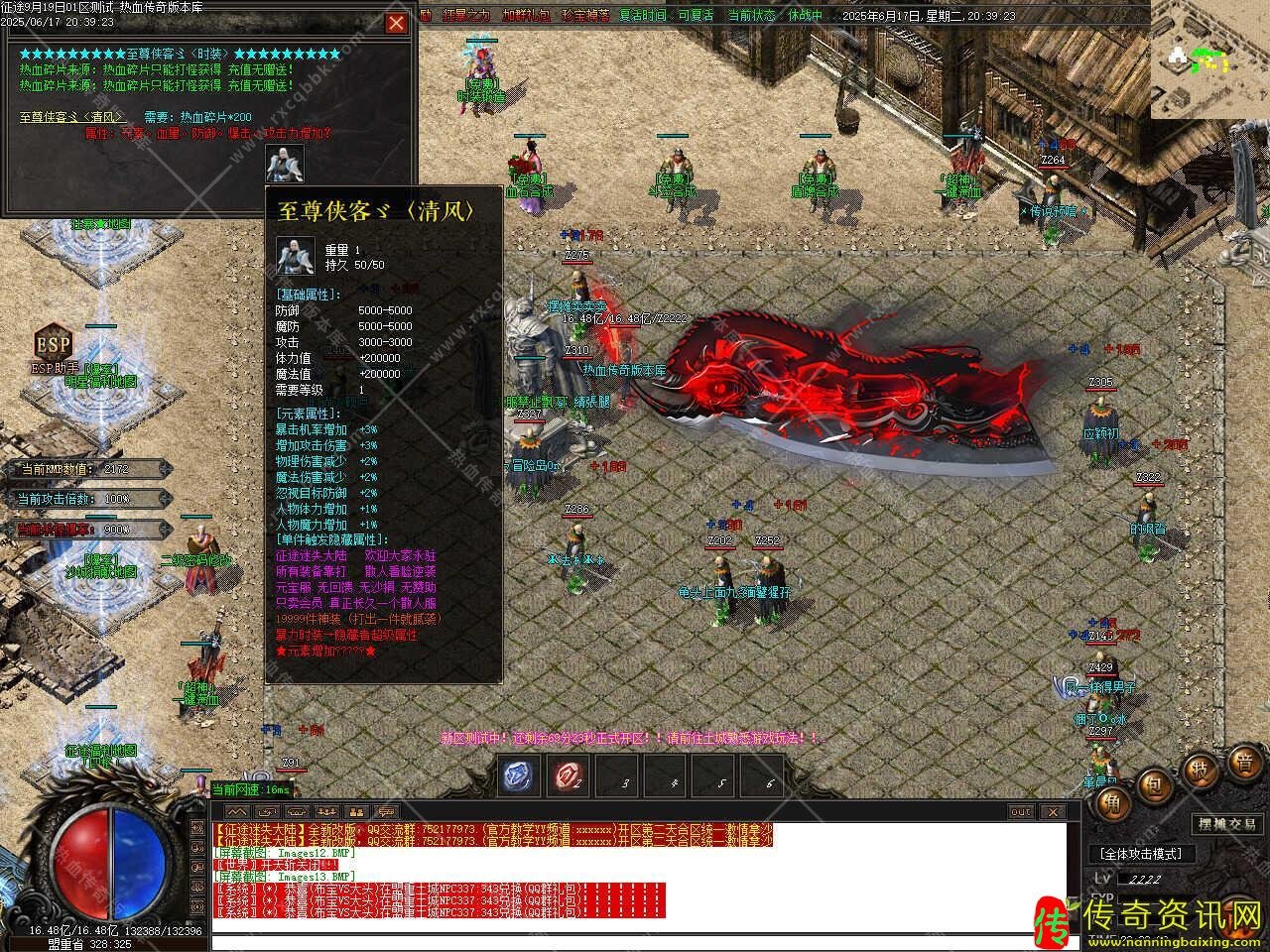Open the 加群礼包 menu entry
Screen dimensions: 1270x952
click(525, 16)
